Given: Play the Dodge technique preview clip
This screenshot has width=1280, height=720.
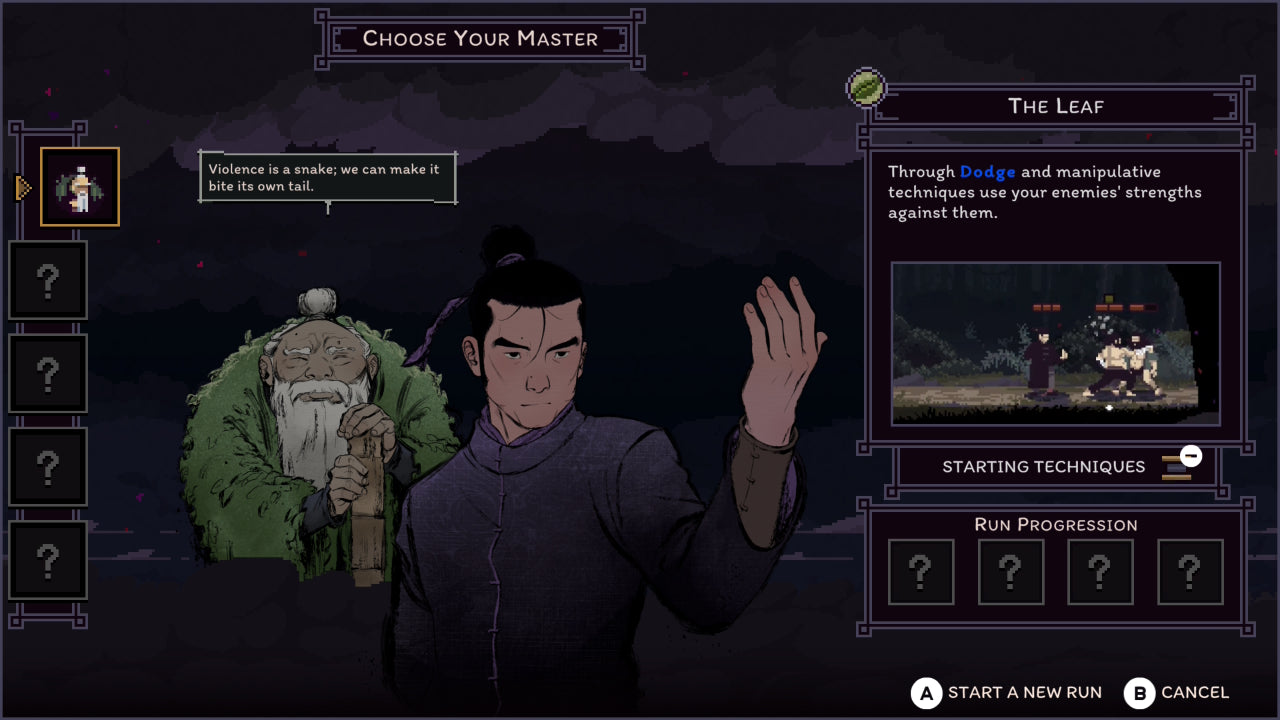Looking at the screenshot, I should point(1055,344).
